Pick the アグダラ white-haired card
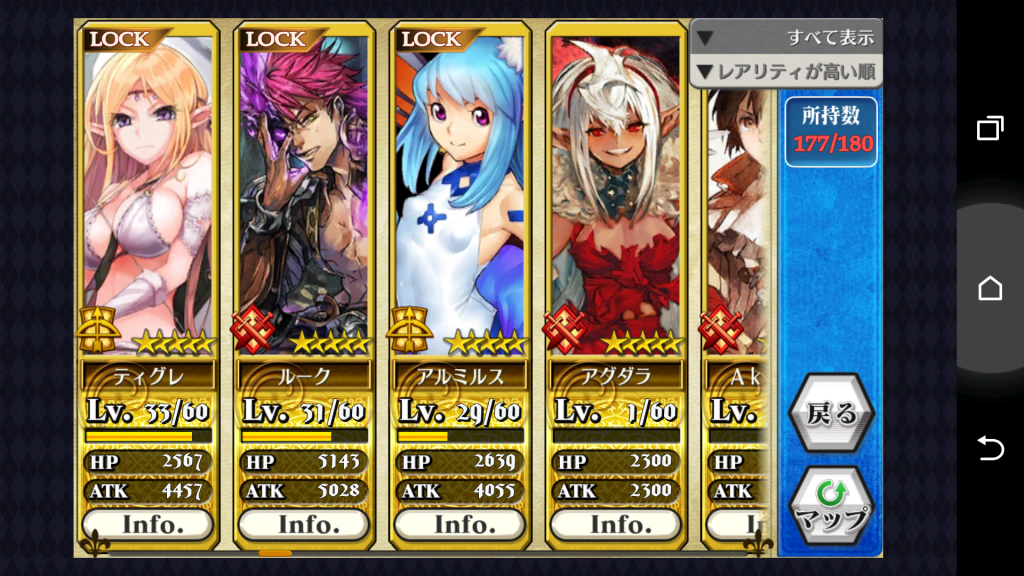Viewport: 1024px width, 576px height. pos(616,190)
